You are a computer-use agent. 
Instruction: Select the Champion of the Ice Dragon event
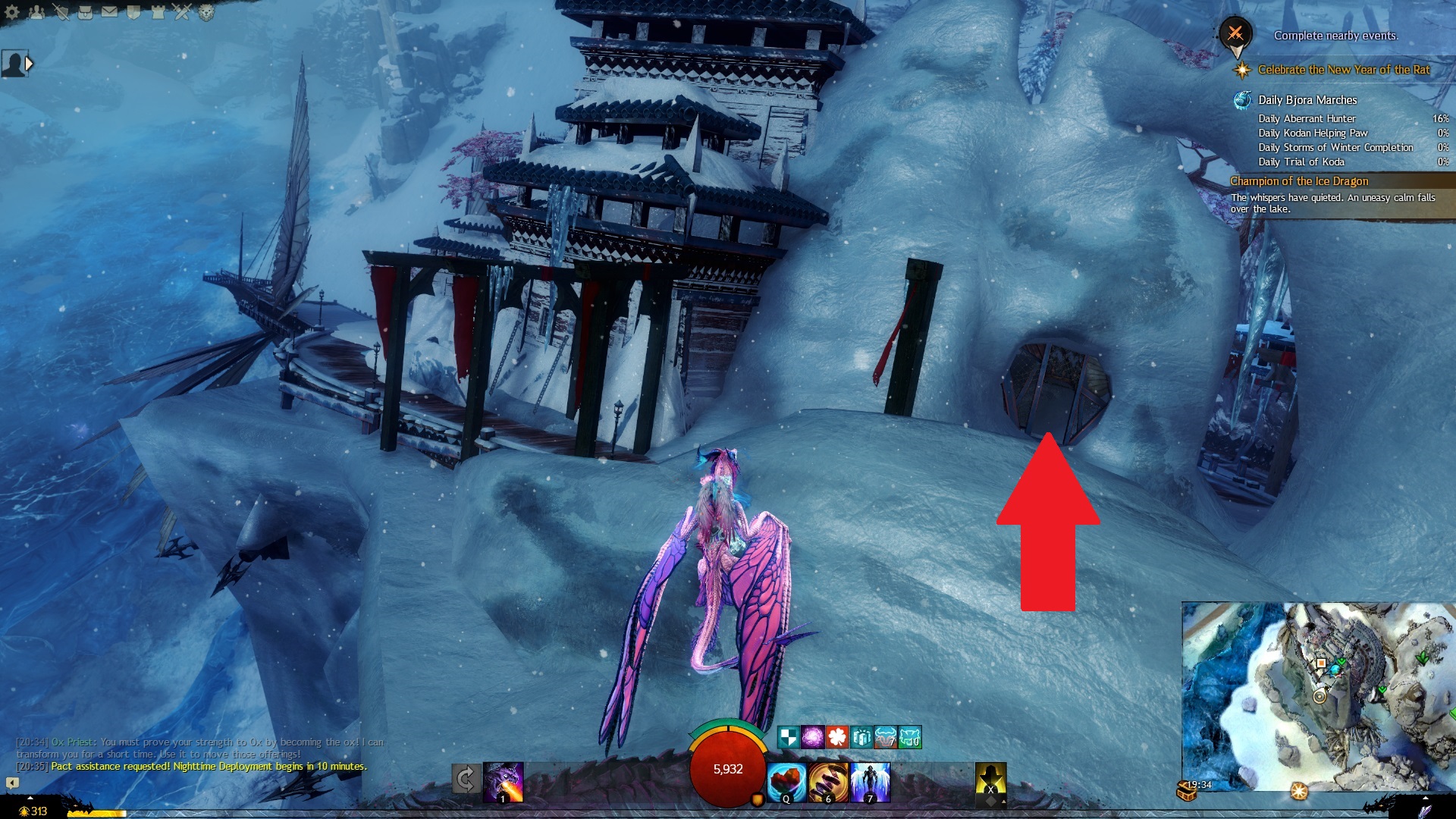[1298, 181]
